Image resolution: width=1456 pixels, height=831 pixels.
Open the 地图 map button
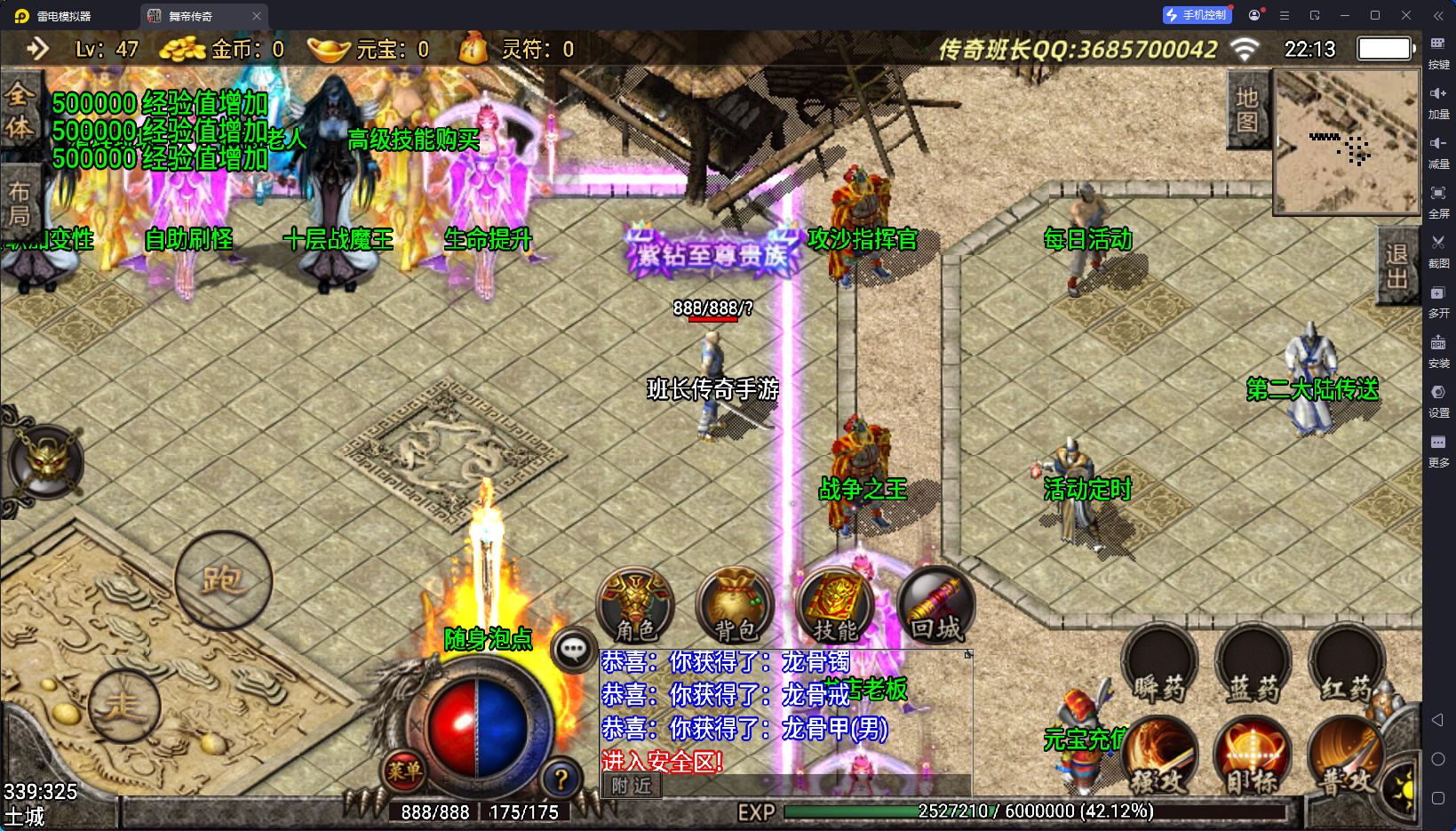click(x=1247, y=109)
